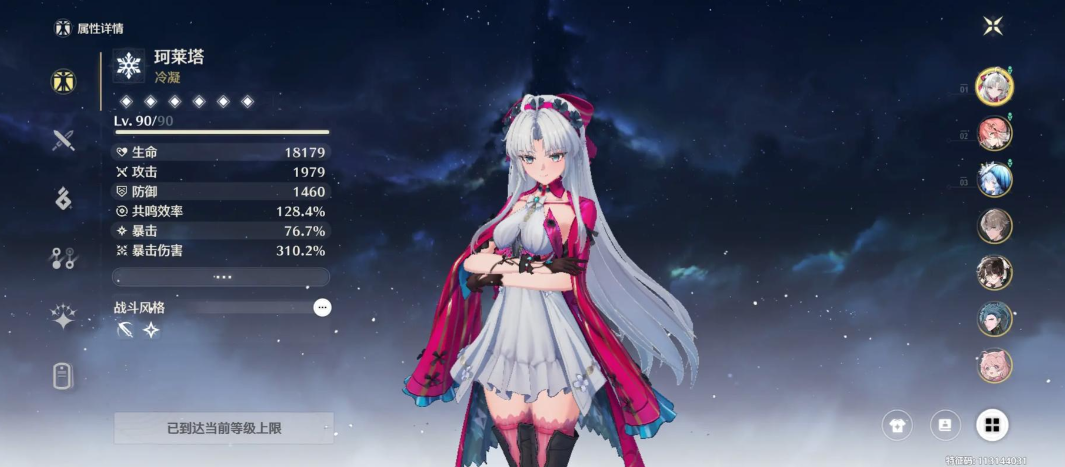Select the white-haired Carlotta portrait

tap(995, 87)
